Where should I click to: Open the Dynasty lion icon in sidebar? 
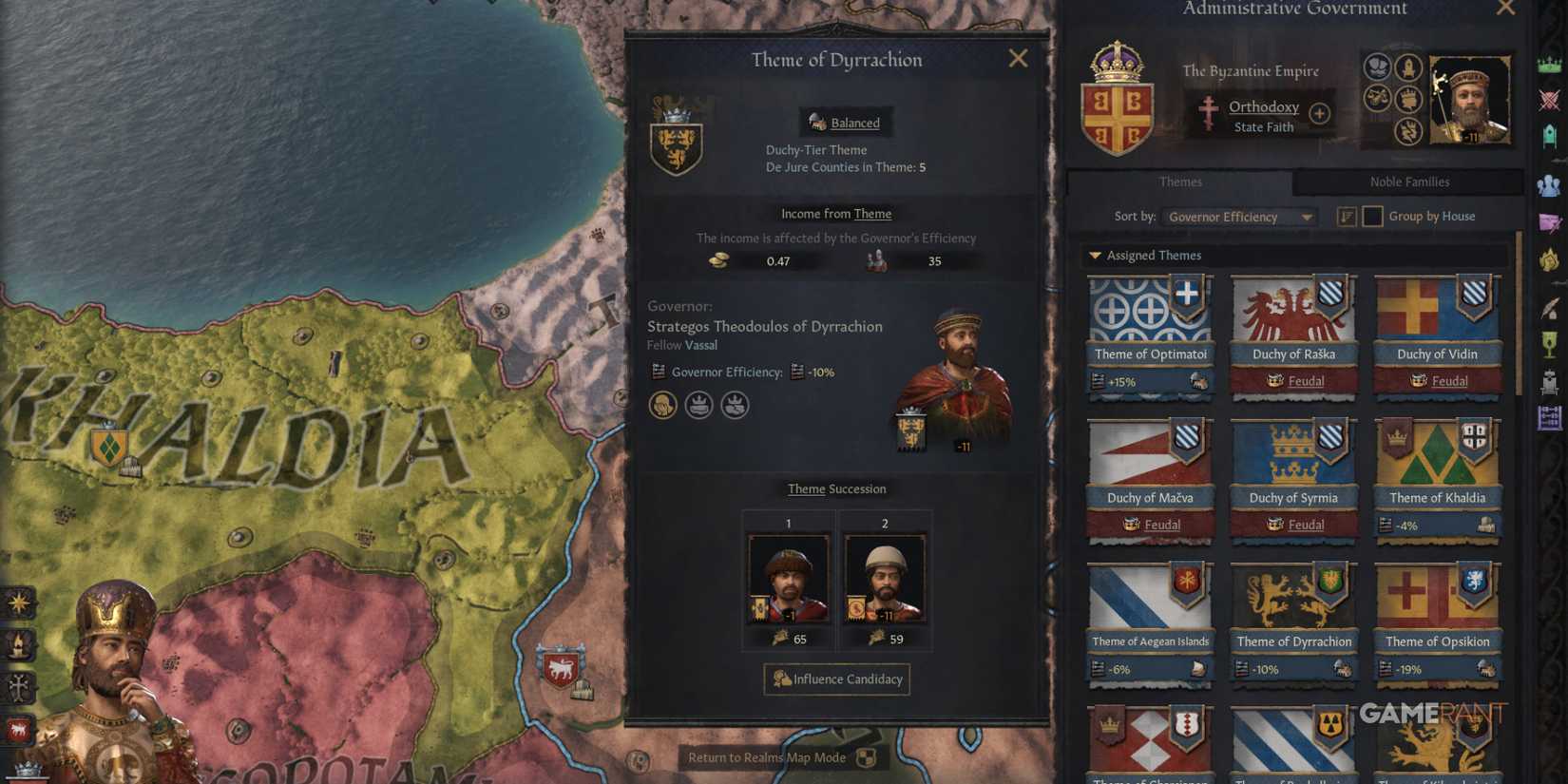(1549, 258)
